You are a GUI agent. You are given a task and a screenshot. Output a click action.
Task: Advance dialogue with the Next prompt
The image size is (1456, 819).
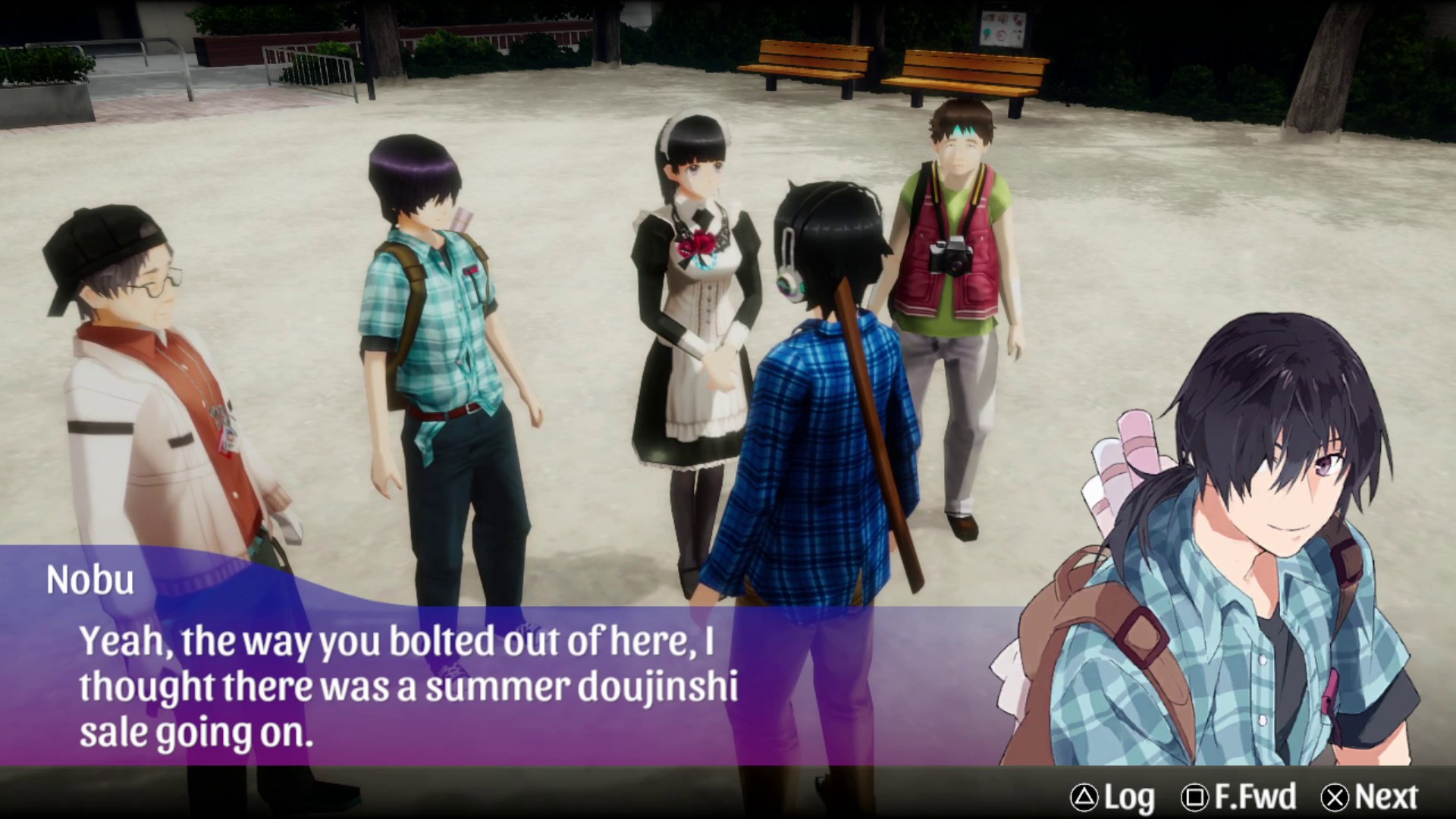[x=1365, y=797]
